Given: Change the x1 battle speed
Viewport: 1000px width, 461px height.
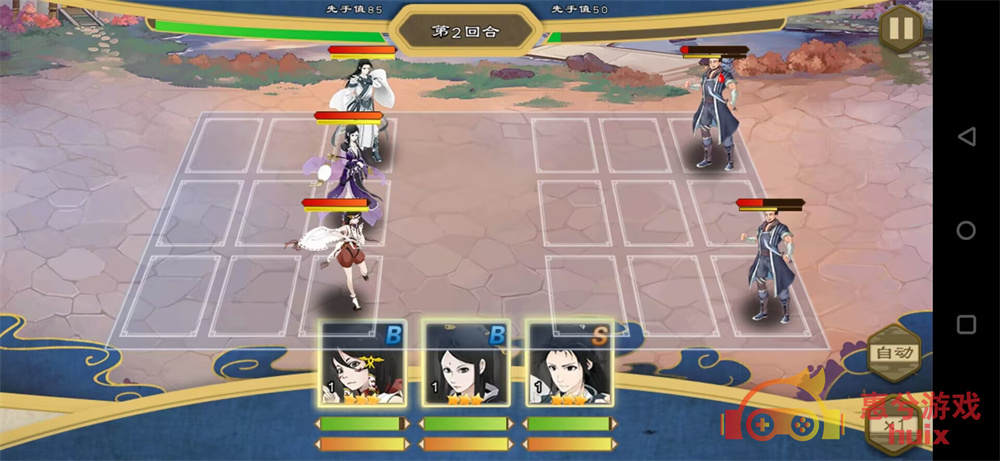Looking at the screenshot, I should pos(894,426).
